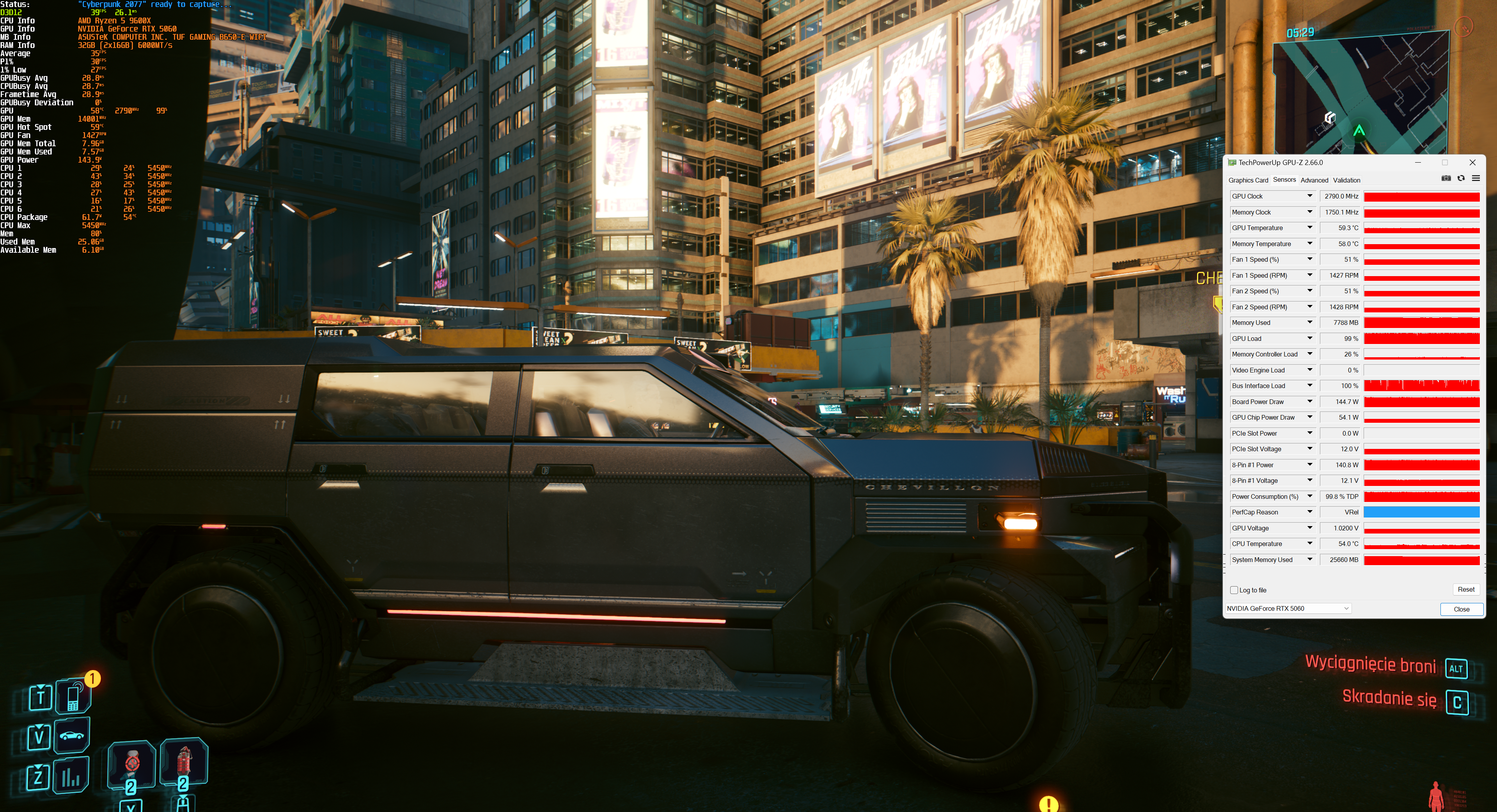This screenshot has height=812, width=1497.
Task: Switch to GPU-Z Advanced tab
Action: (x=1314, y=180)
